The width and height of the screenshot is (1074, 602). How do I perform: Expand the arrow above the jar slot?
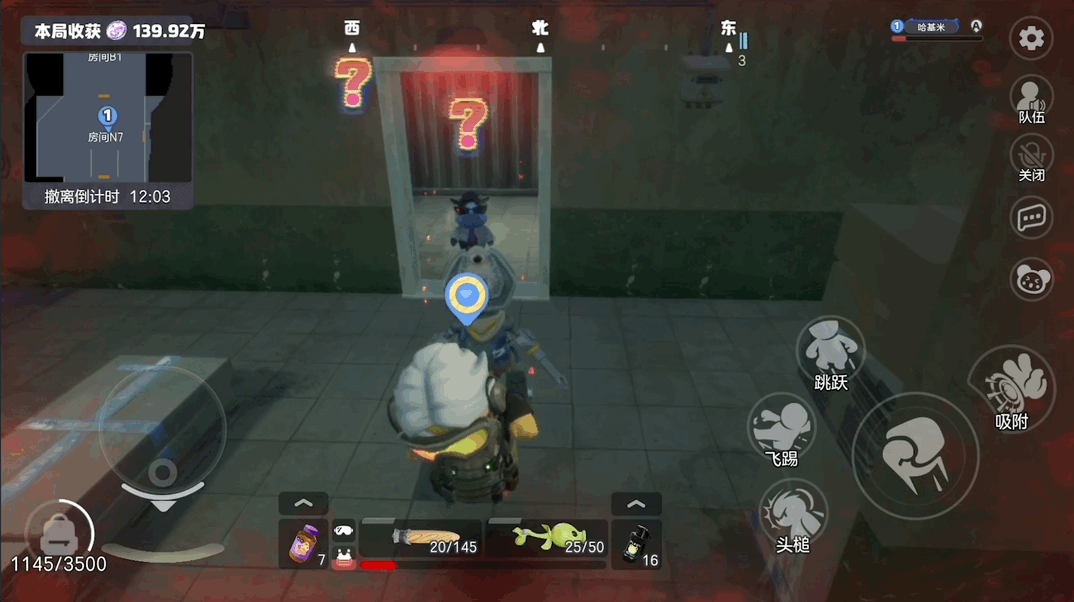pyautogui.click(x=304, y=503)
